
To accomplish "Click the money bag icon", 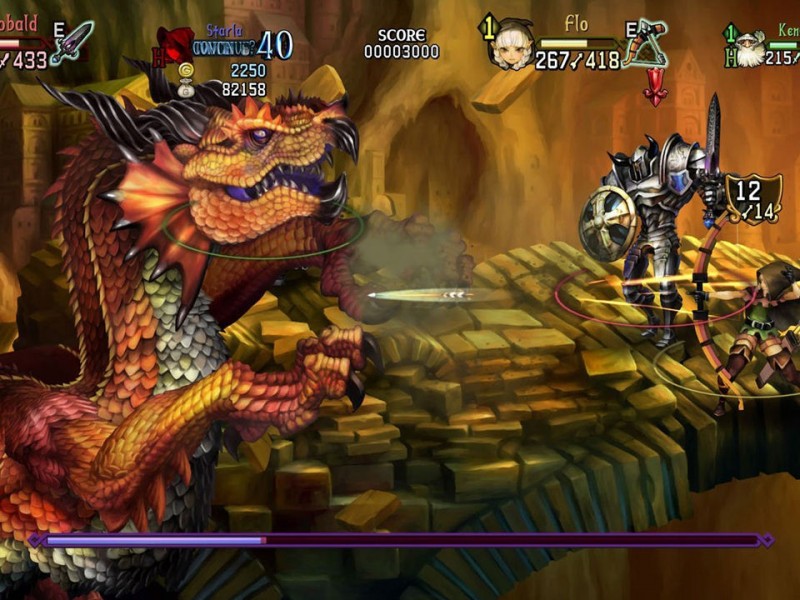I will (x=185, y=90).
